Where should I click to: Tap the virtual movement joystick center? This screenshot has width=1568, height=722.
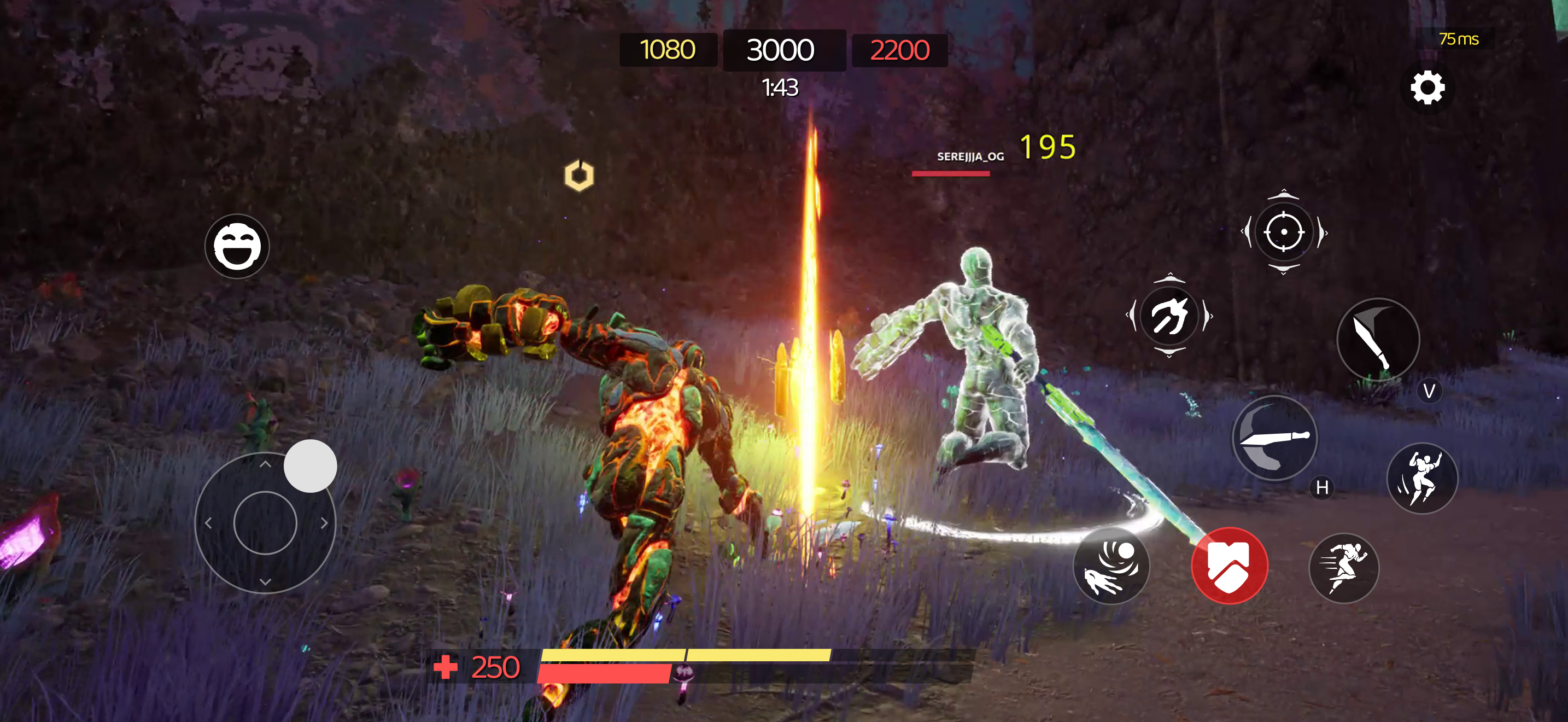coord(265,522)
